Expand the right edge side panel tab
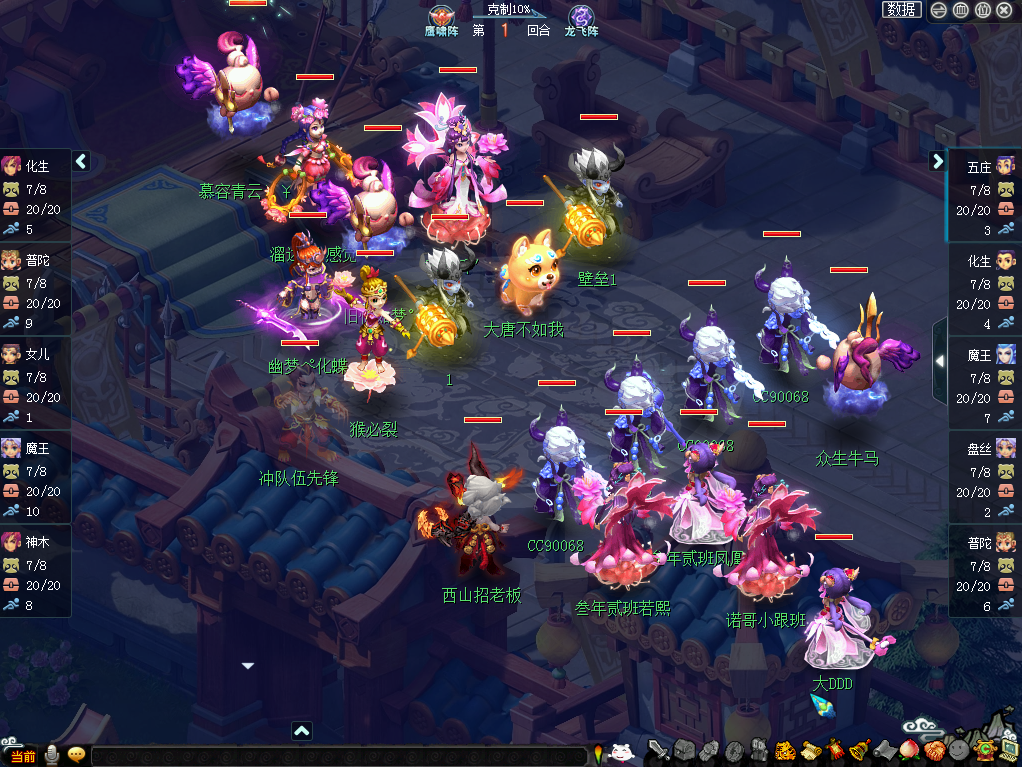This screenshot has width=1022, height=767. pyautogui.click(x=939, y=360)
